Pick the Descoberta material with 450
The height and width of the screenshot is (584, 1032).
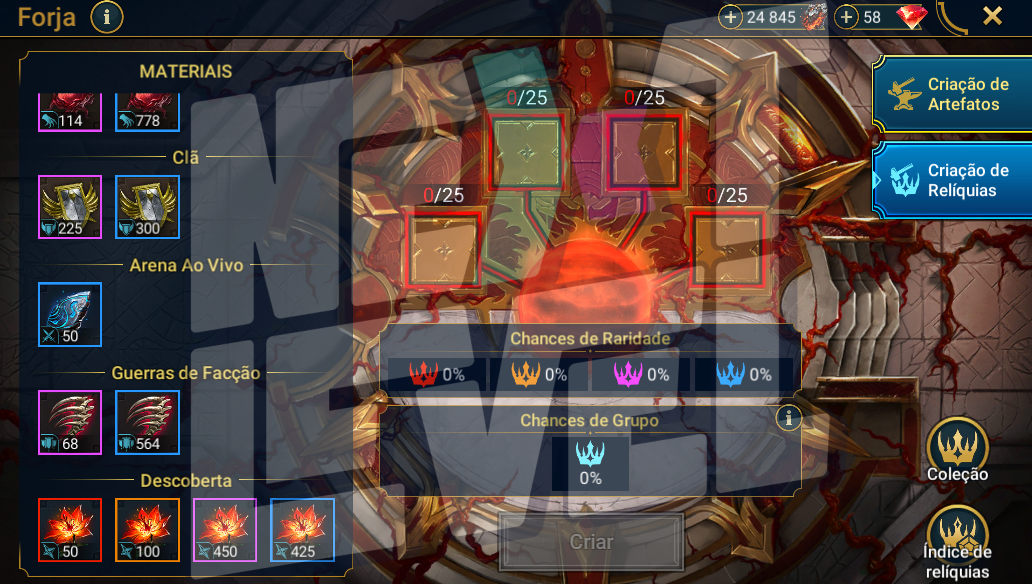[x=225, y=529]
